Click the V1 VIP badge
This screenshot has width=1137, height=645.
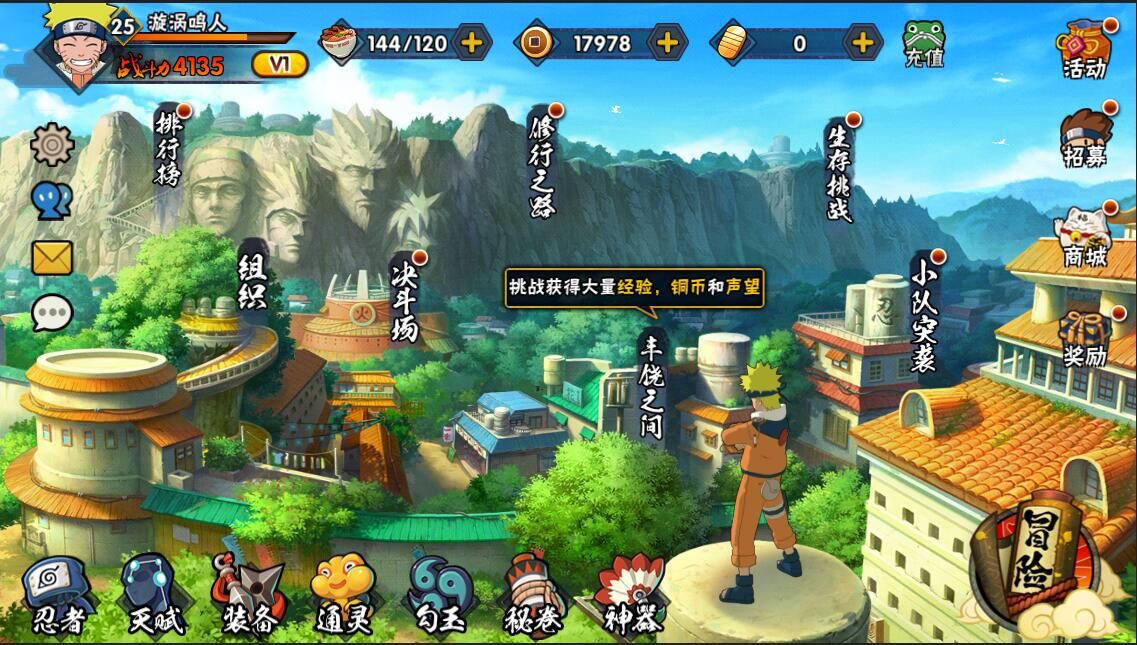click(x=279, y=65)
